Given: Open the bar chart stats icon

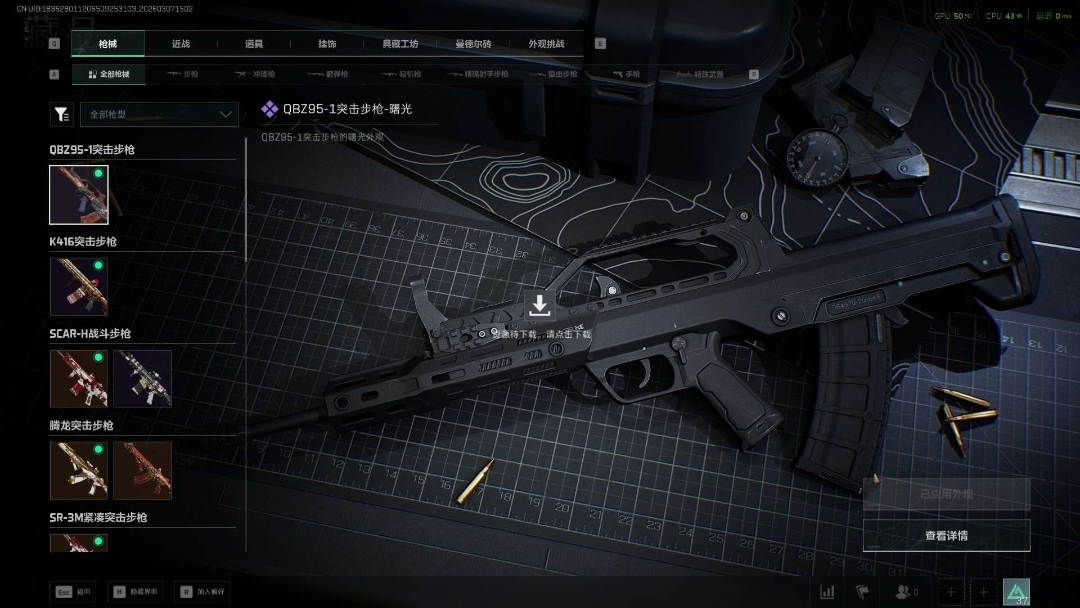Looking at the screenshot, I should pos(827,592).
